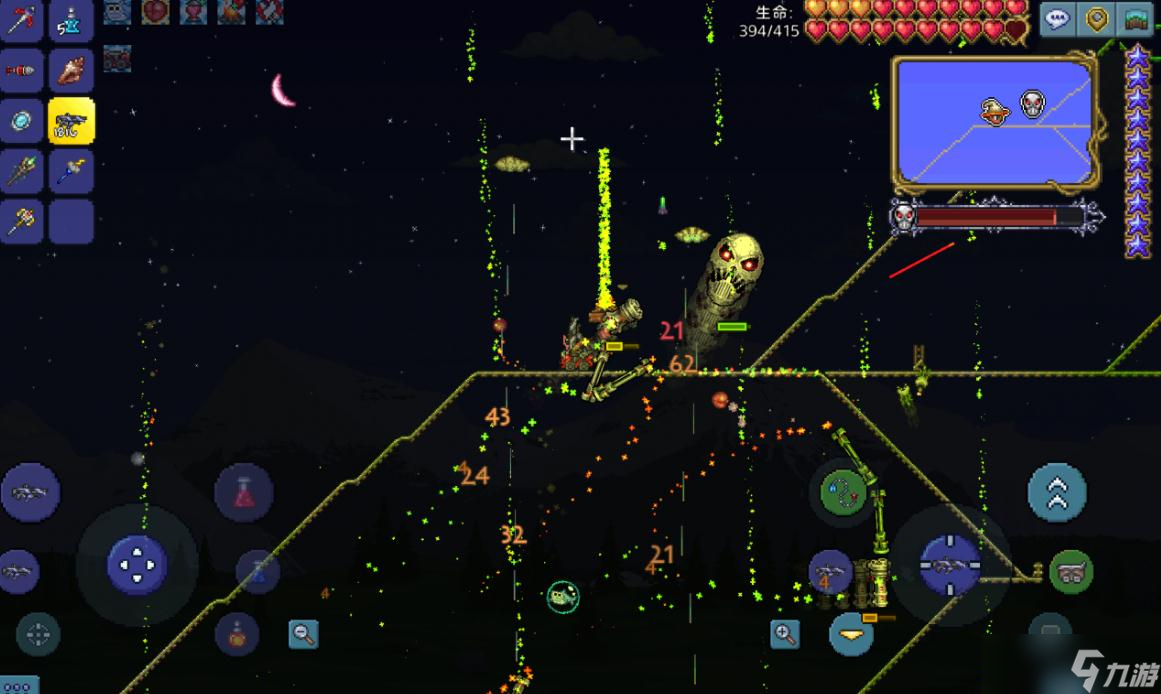This screenshot has width=1161, height=694.
Task: Select the highlighted gun hotbar slot
Action: pyautogui.click(x=71, y=122)
